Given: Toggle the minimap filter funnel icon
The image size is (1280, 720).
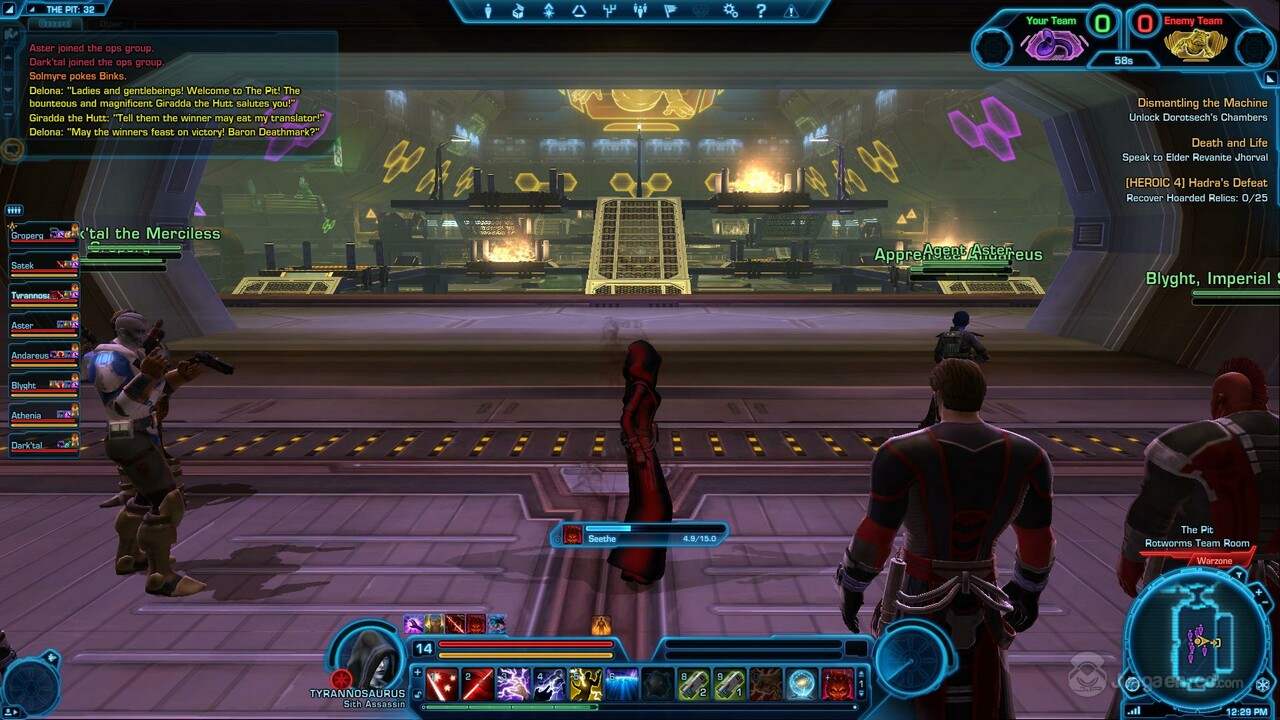Looking at the screenshot, I should tap(1239, 574).
